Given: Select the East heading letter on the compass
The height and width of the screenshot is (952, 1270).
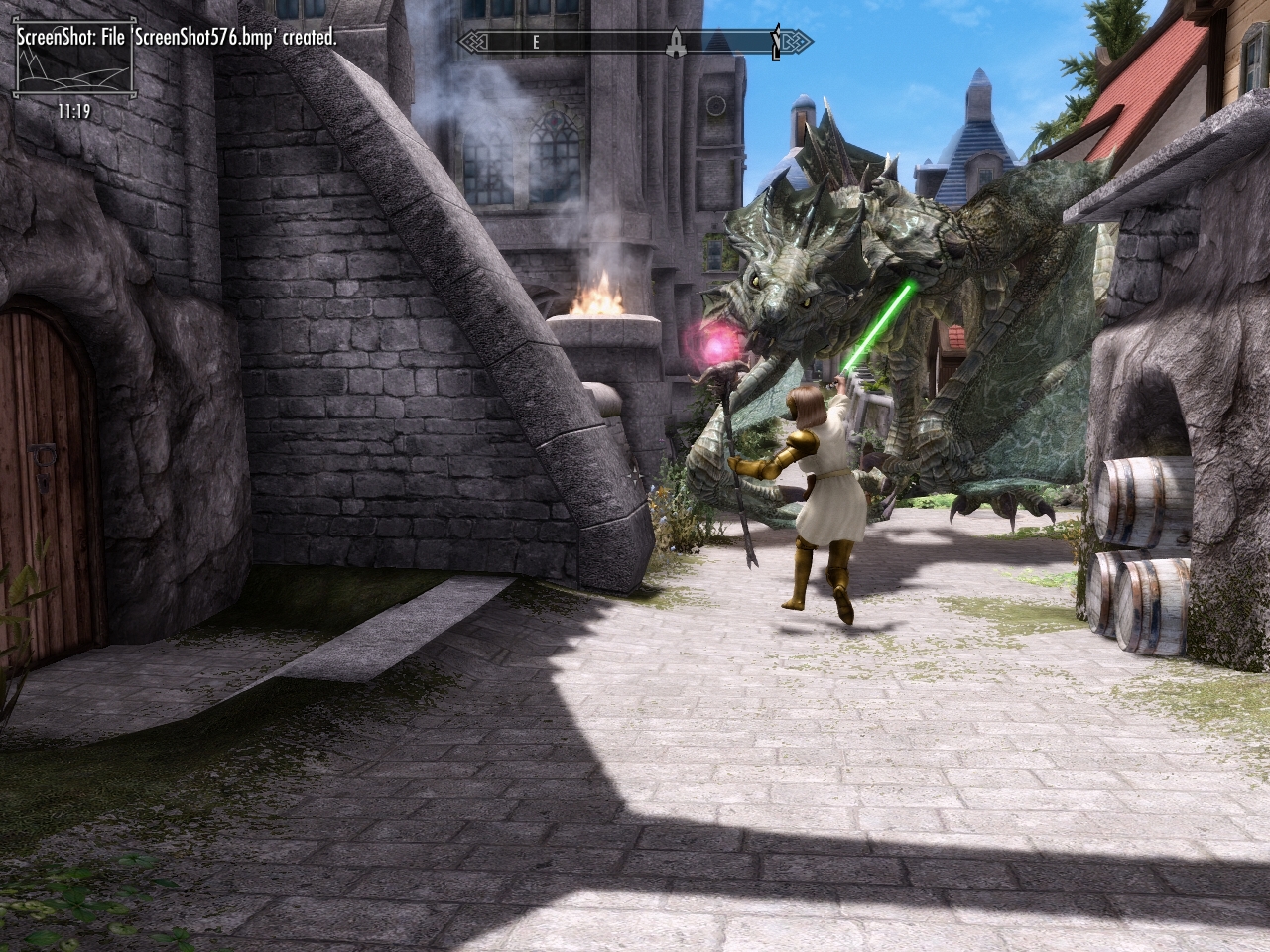Looking at the screenshot, I should pyautogui.click(x=536, y=42).
